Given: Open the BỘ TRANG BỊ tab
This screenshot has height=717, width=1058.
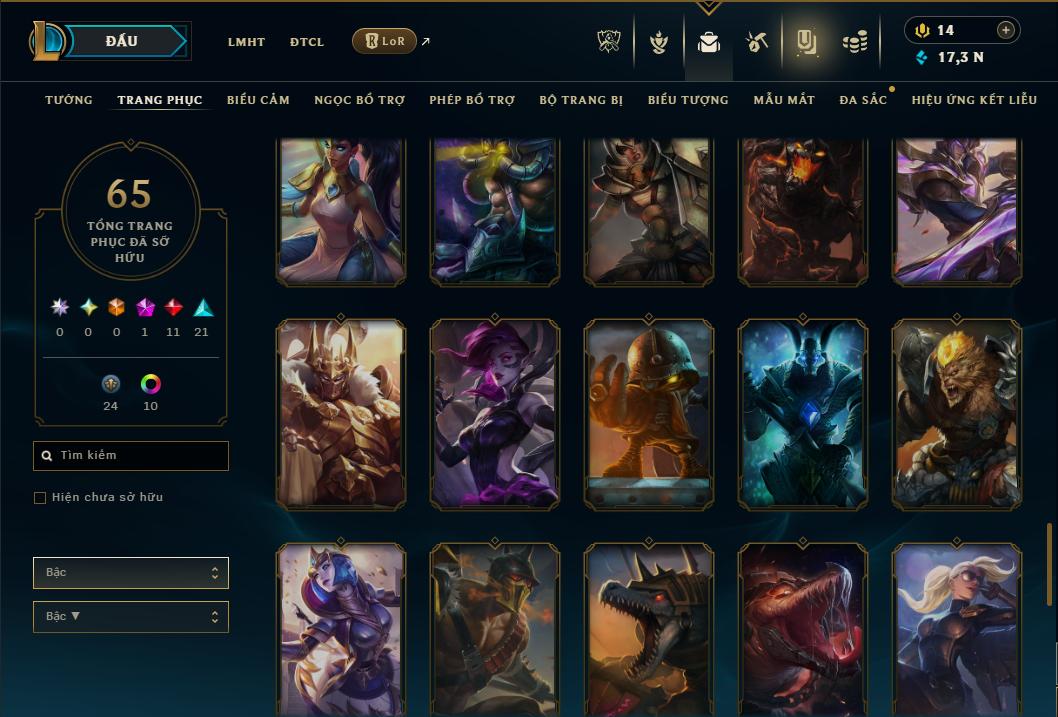Looking at the screenshot, I should tap(581, 100).
